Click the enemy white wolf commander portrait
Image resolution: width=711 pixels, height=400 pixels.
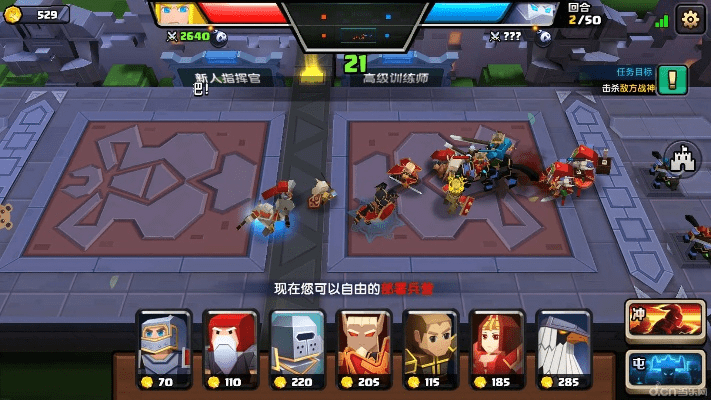[535, 14]
